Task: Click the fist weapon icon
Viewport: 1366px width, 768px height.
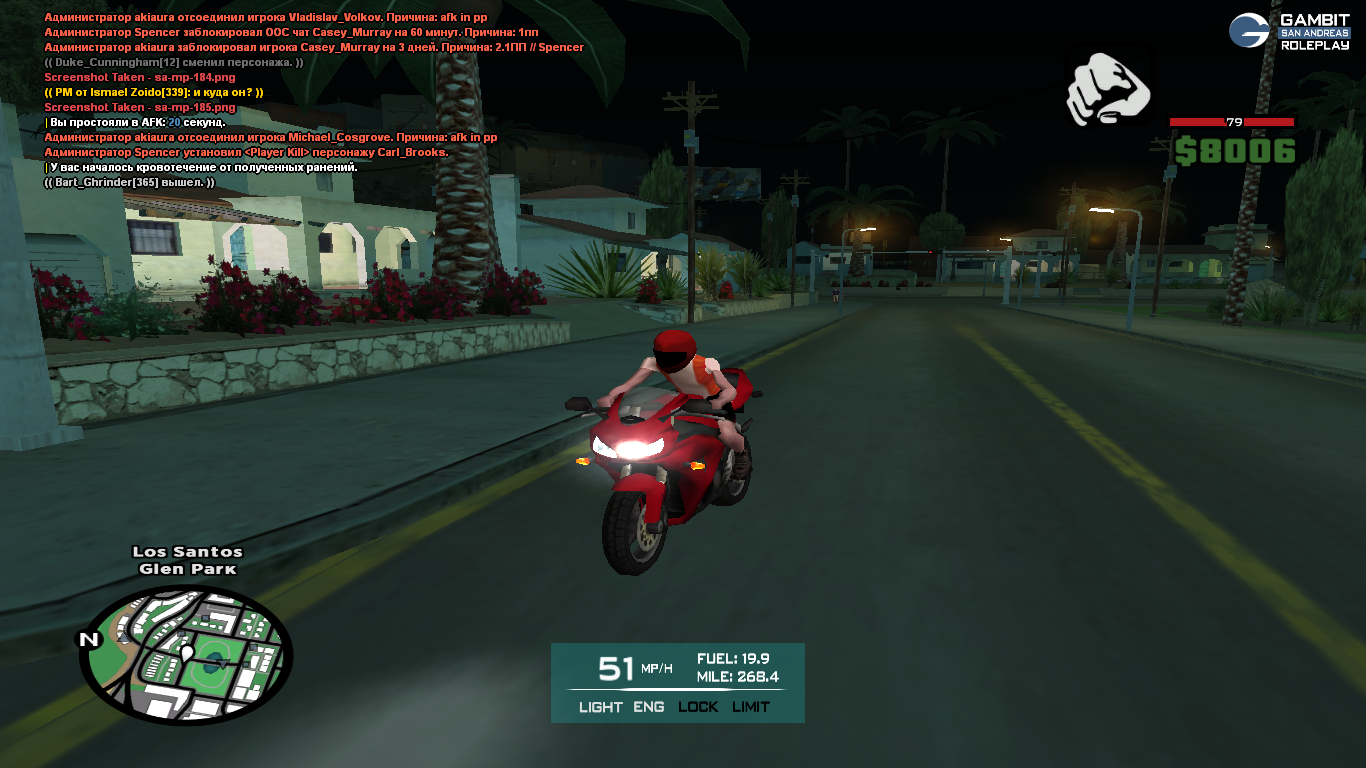Action: (x=1106, y=90)
